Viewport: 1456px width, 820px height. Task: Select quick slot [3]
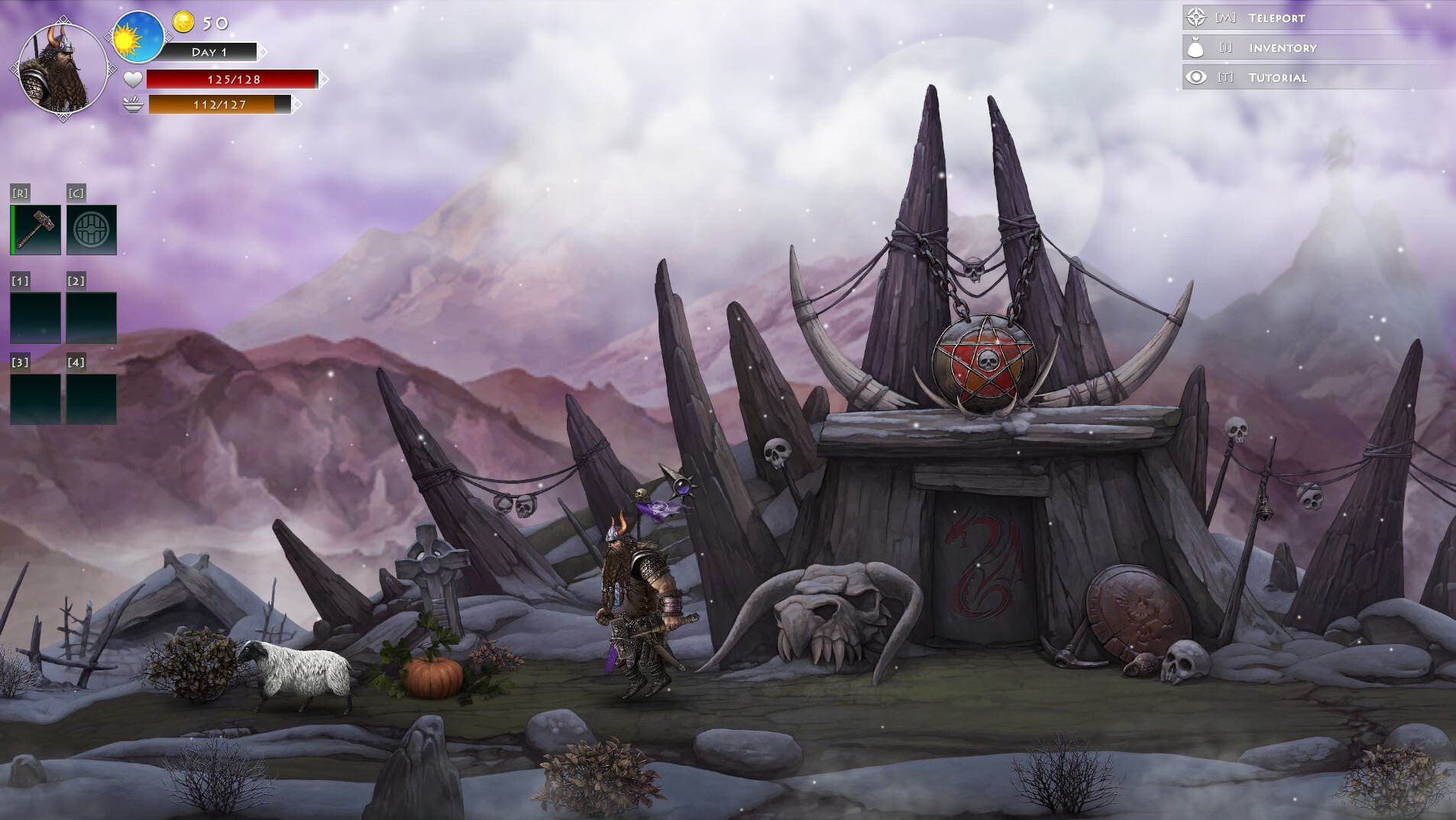pos(35,399)
